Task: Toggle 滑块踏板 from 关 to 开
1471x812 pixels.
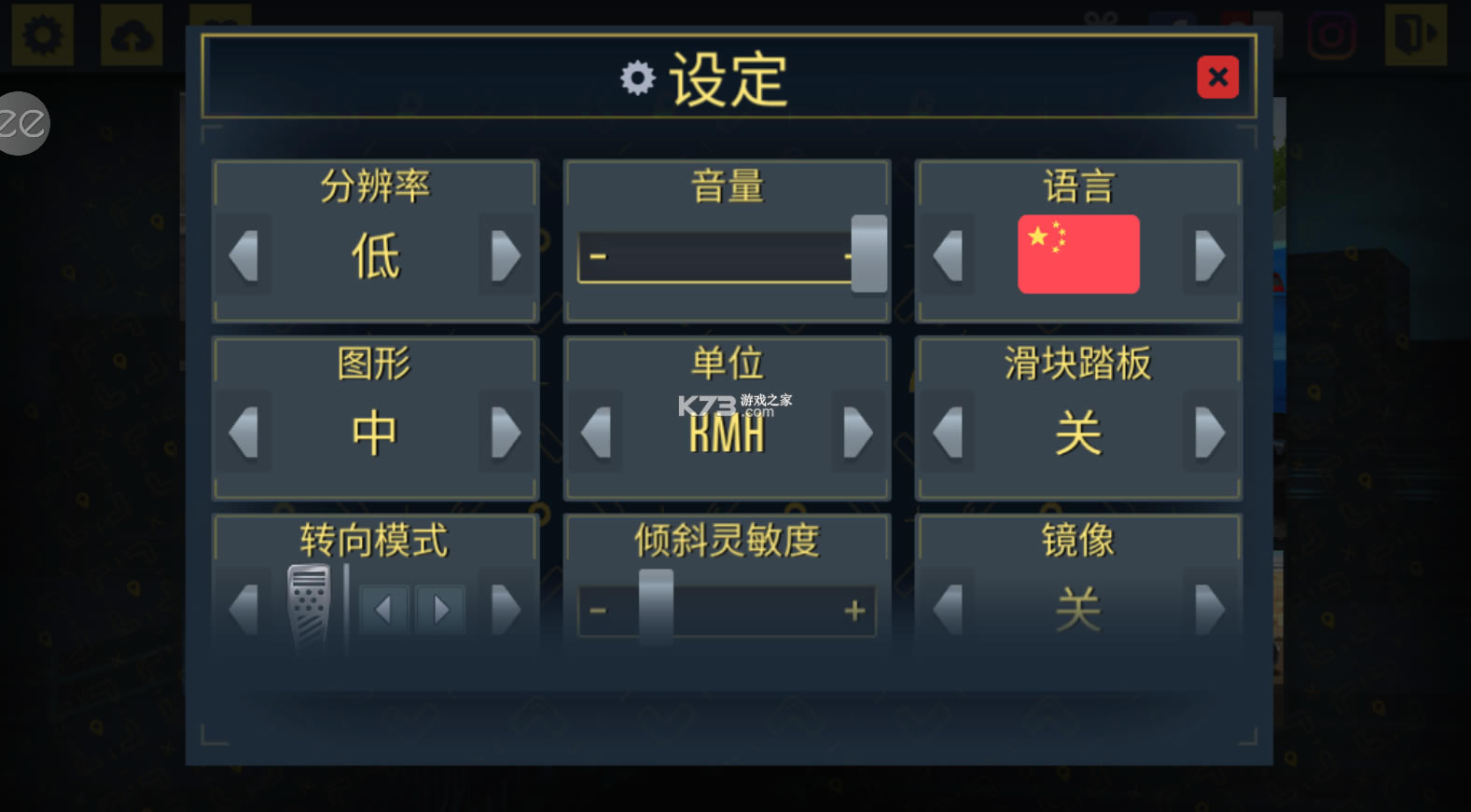Action: (1210, 432)
